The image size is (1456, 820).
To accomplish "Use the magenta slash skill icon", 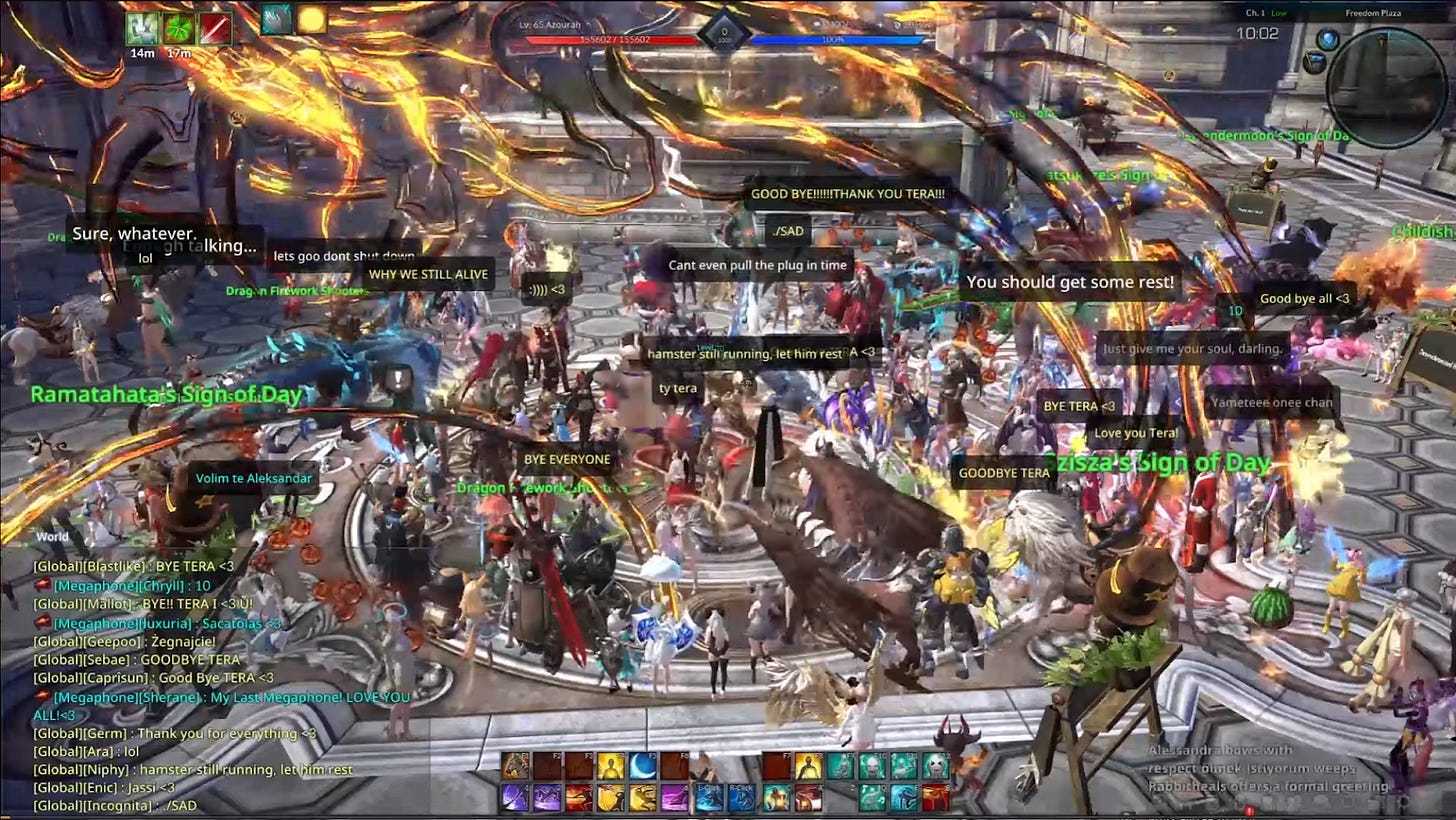I will (675, 797).
